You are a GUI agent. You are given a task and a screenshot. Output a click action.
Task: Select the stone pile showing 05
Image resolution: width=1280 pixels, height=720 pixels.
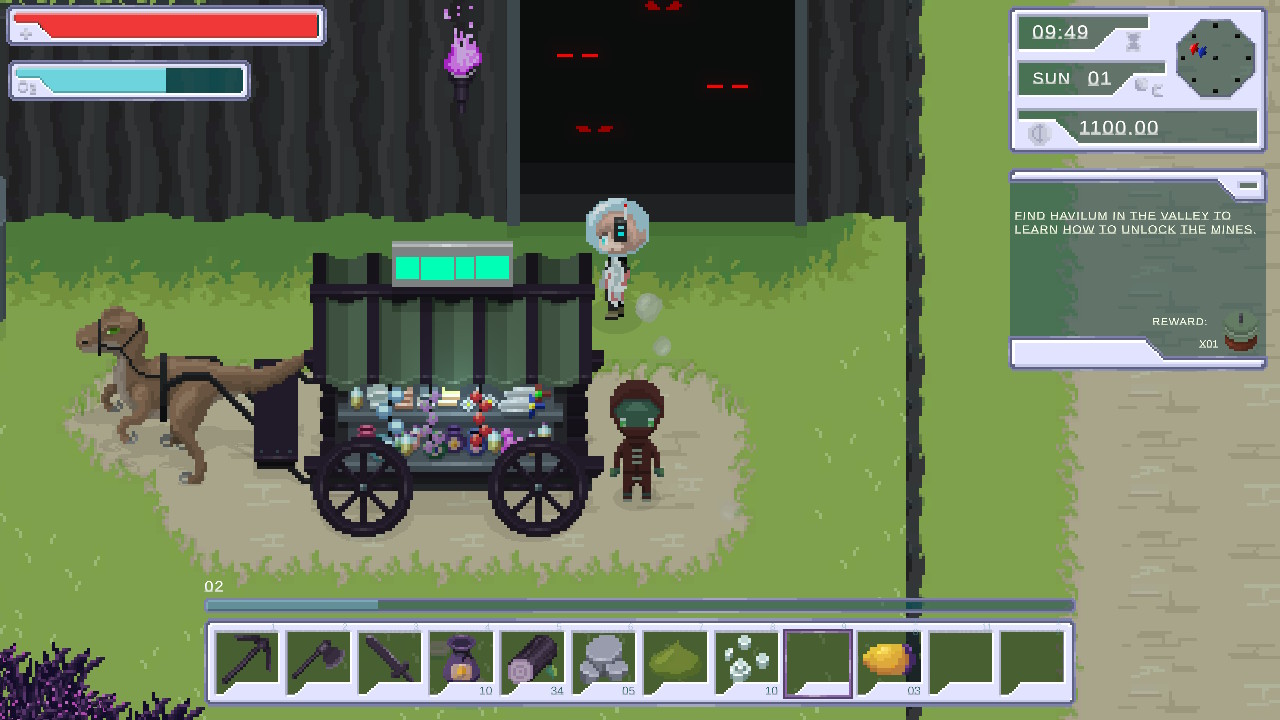pos(603,660)
